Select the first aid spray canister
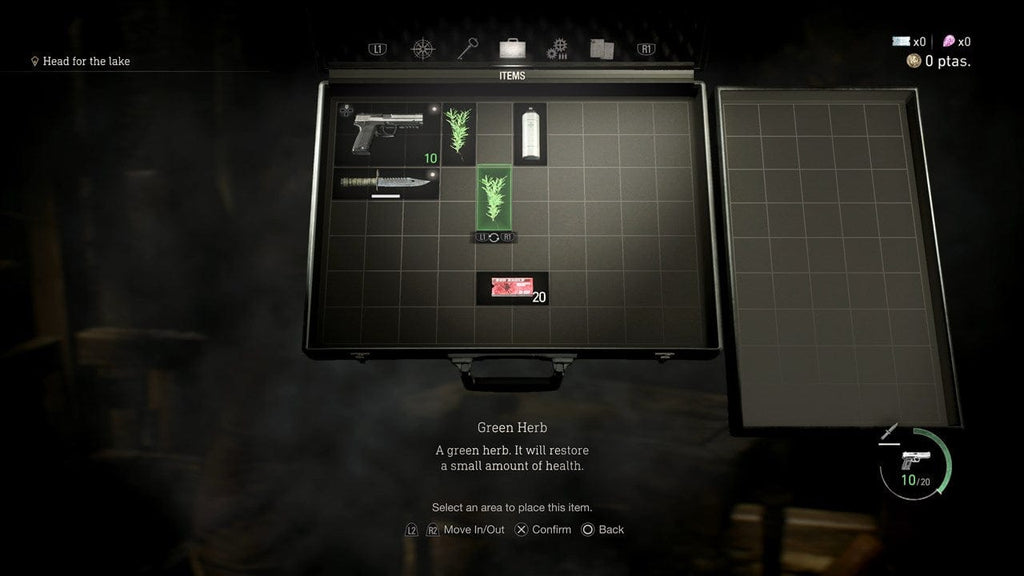The height and width of the screenshot is (576, 1024). pos(529,133)
